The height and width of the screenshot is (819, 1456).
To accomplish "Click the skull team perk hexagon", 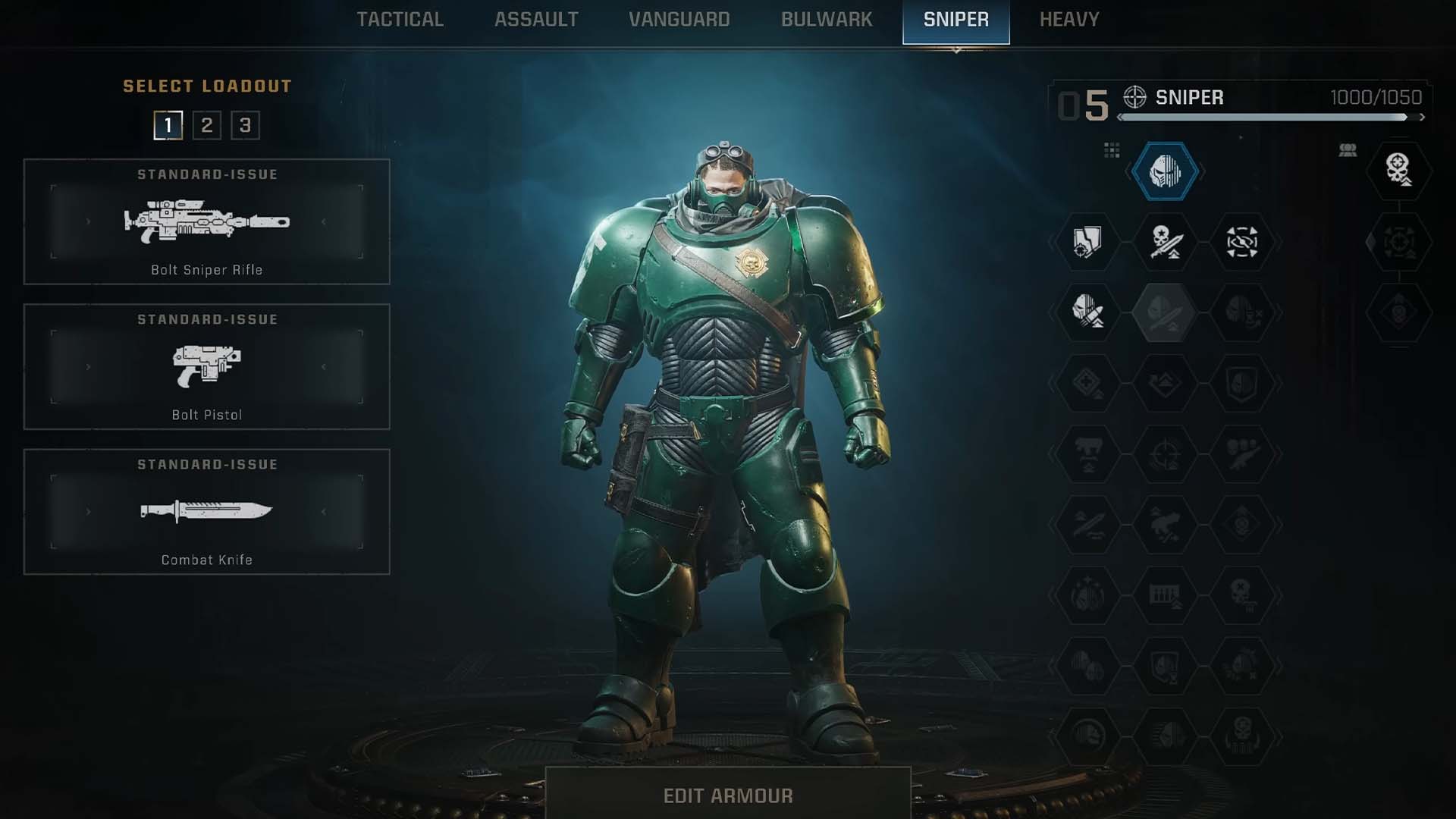I will [x=1398, y=170].
